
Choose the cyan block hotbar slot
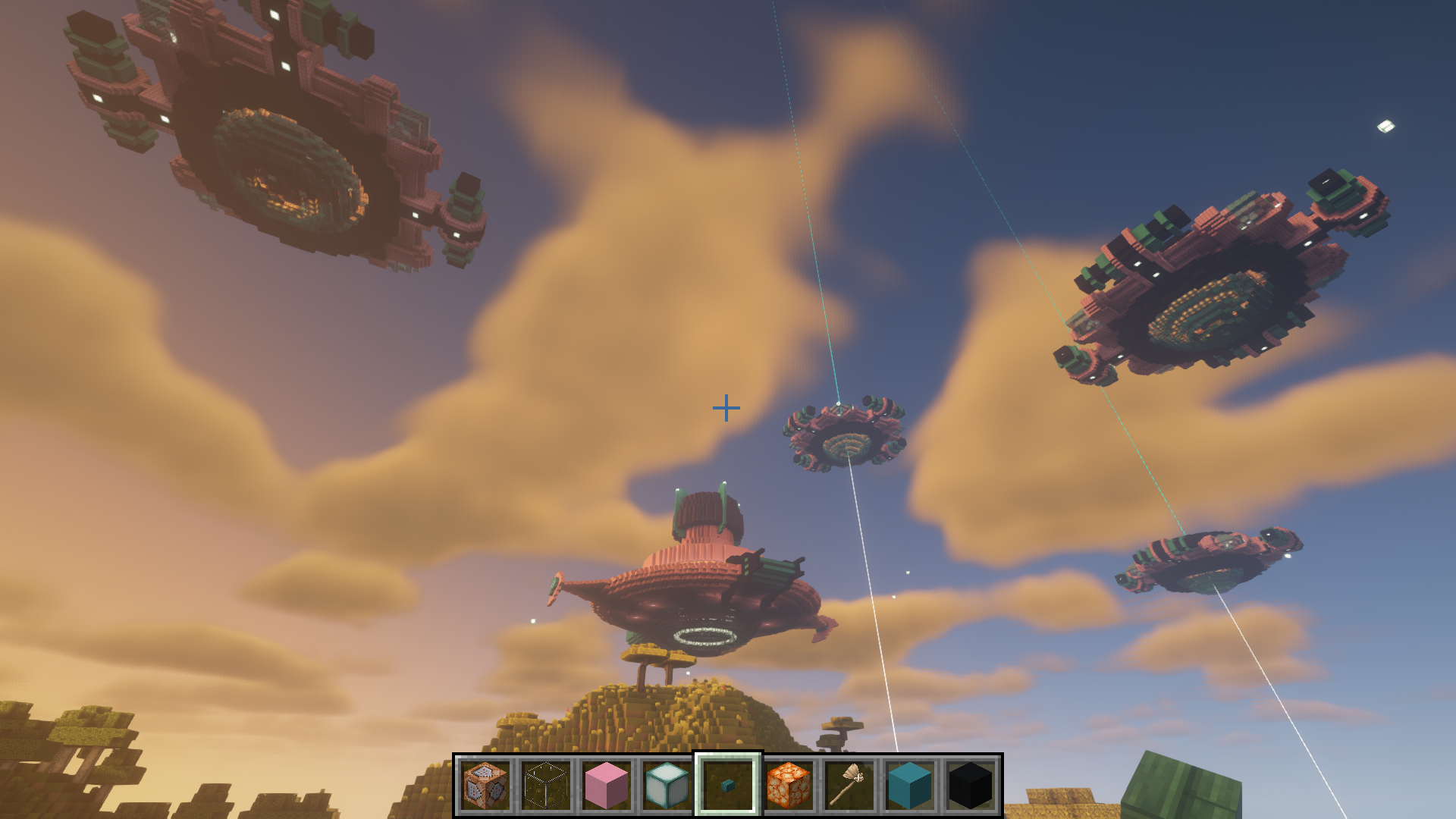tap(910, 786)
